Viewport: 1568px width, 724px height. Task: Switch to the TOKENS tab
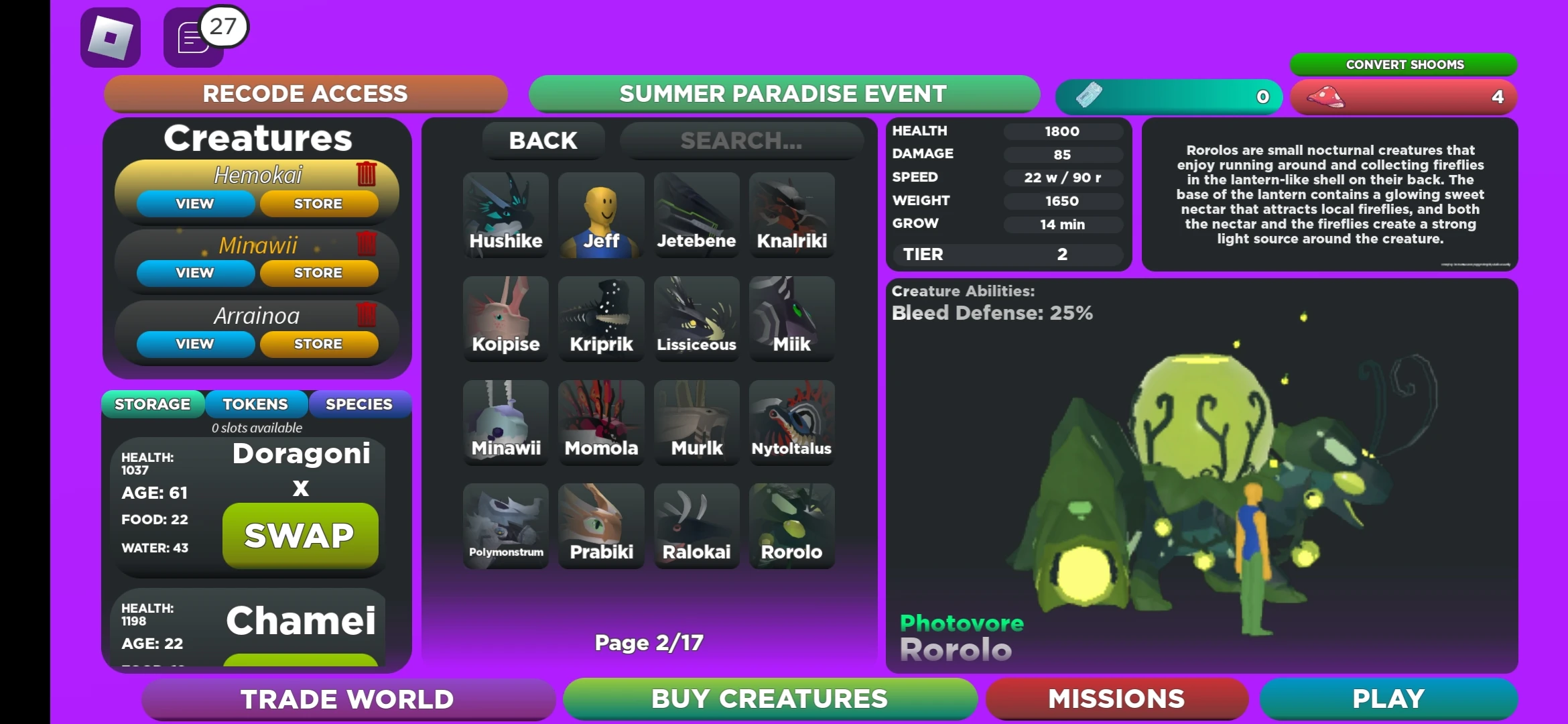coord(255,404)
